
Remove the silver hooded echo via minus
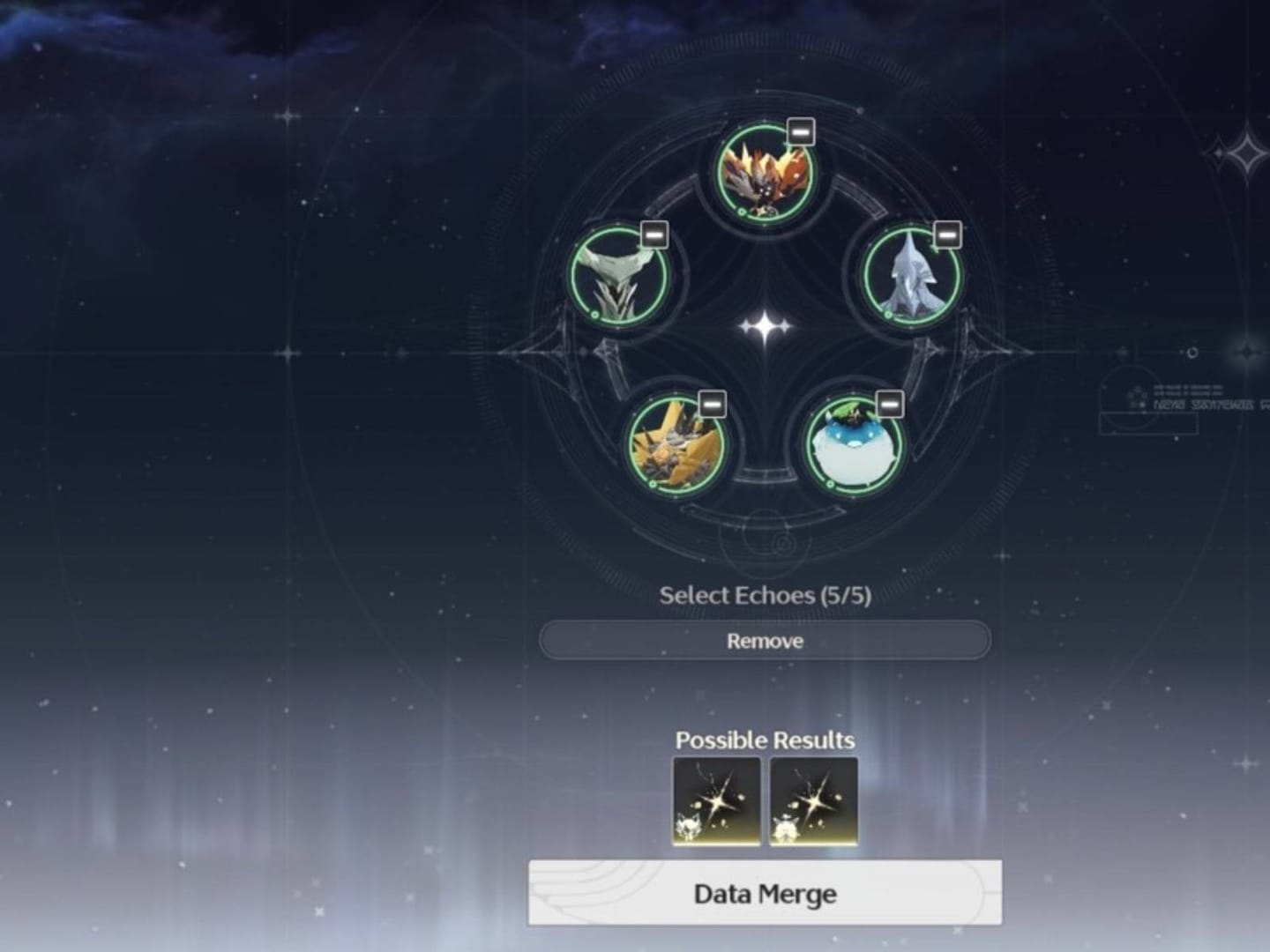click(946, 234)
